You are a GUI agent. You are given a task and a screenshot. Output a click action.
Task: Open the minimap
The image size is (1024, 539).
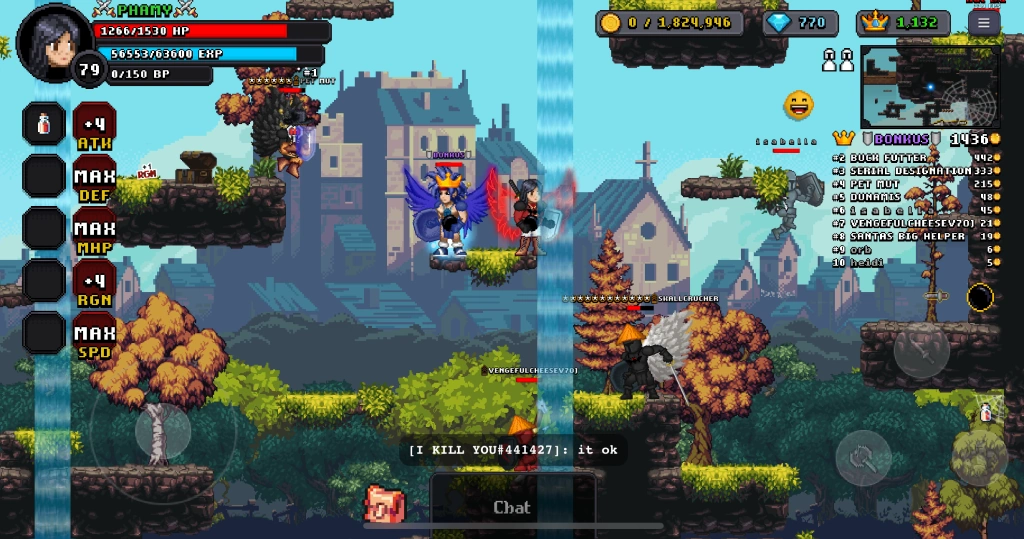pos(929,86)
